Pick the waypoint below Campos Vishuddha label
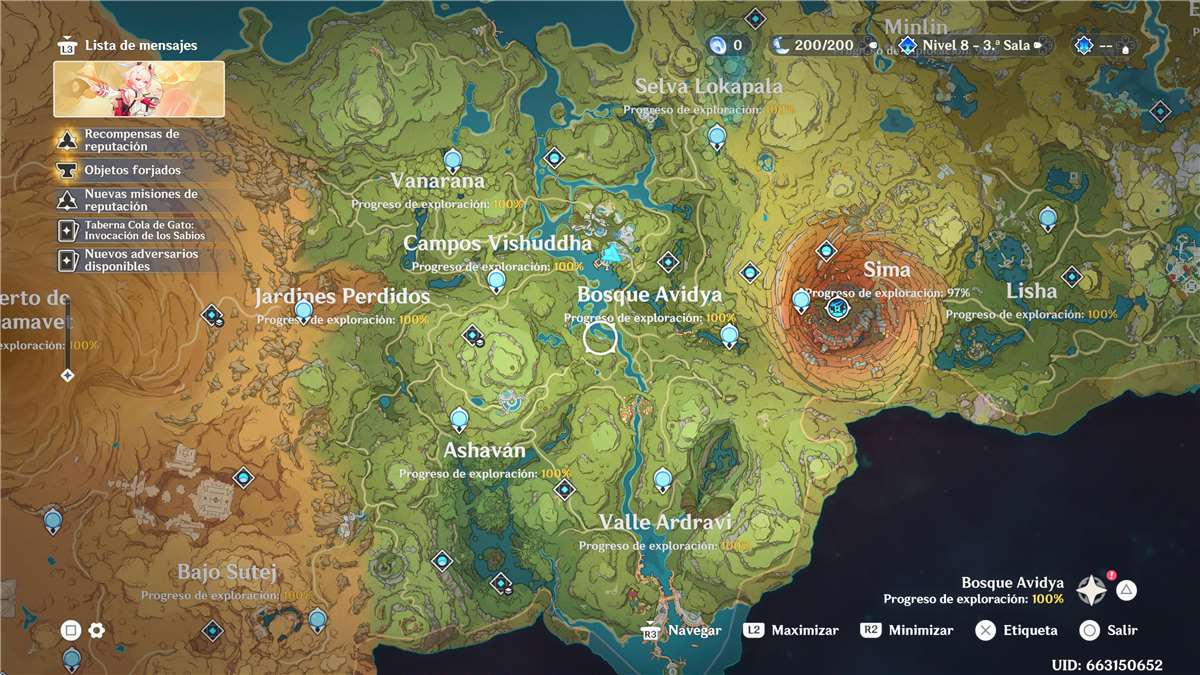The image size is (1200, 675). 496,281
